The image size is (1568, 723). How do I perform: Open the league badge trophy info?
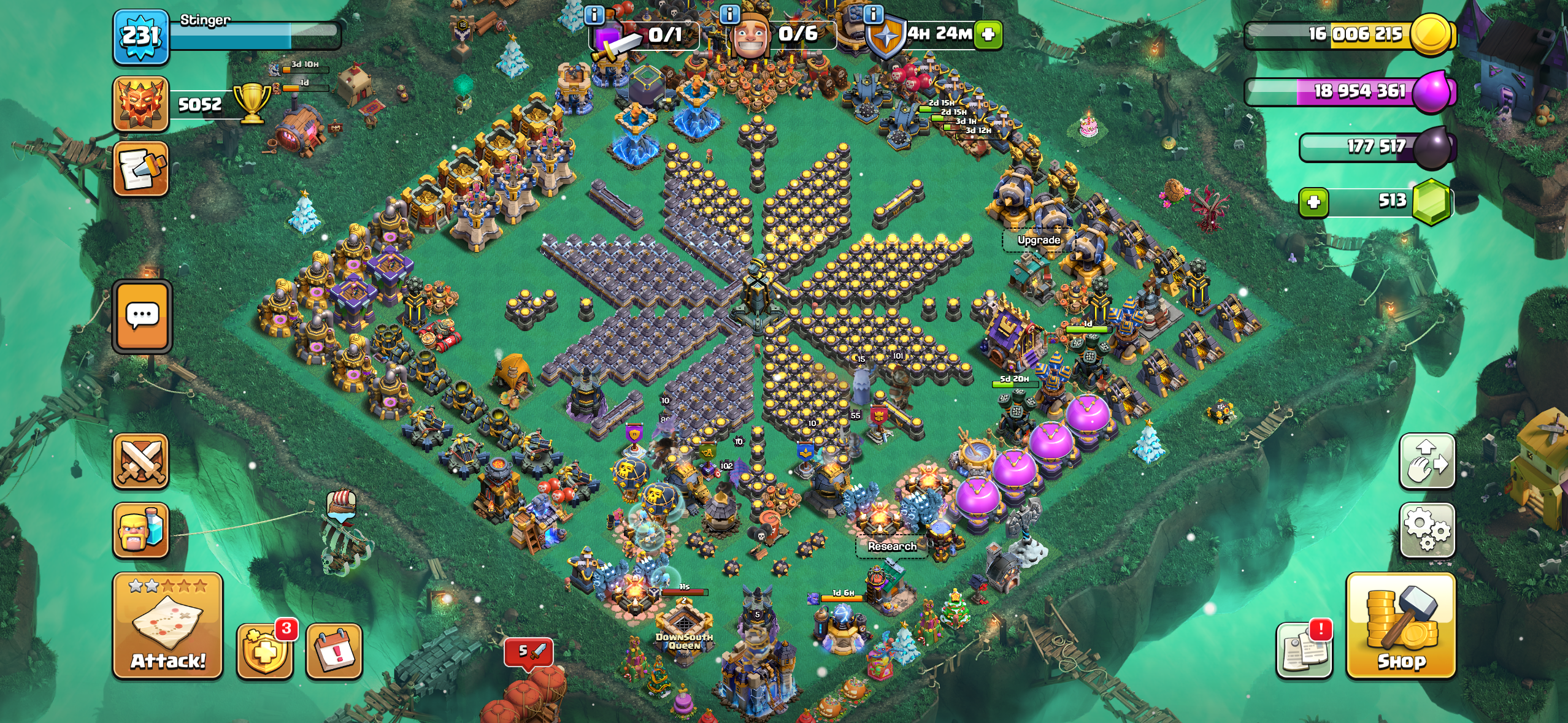[140, 104]
